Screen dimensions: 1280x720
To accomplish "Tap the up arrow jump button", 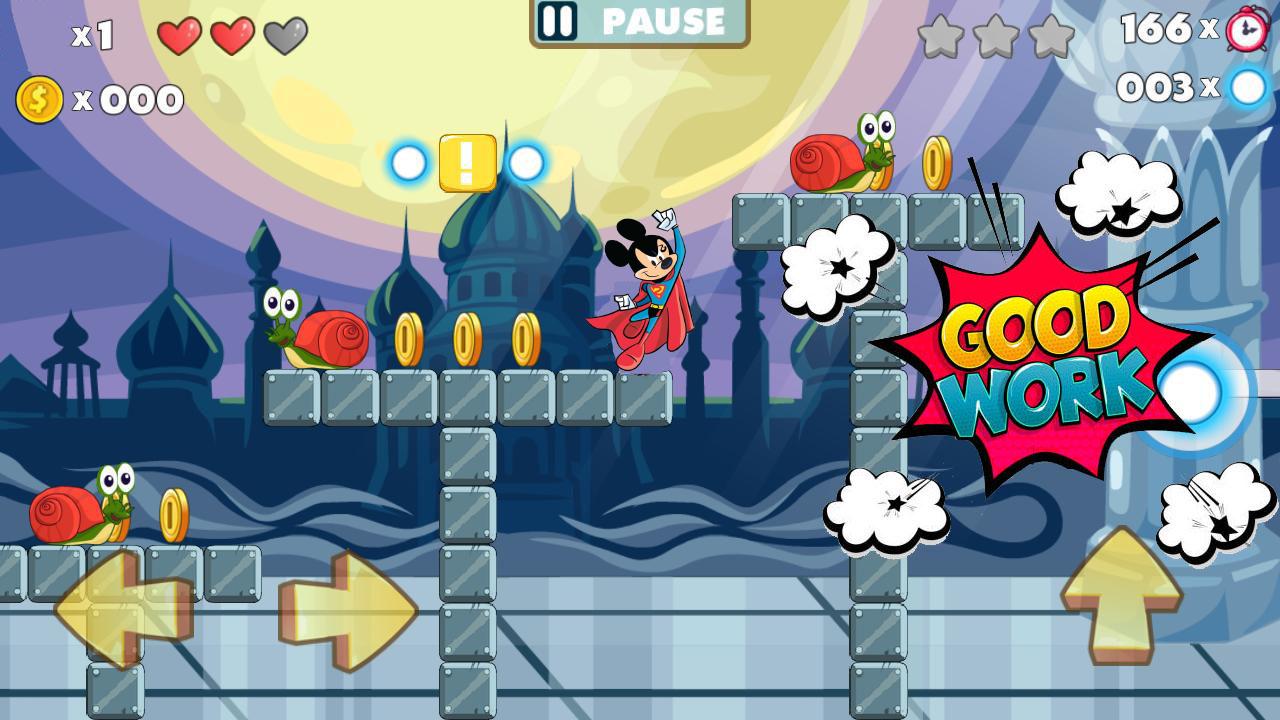I will click(x=1121, y=595).
